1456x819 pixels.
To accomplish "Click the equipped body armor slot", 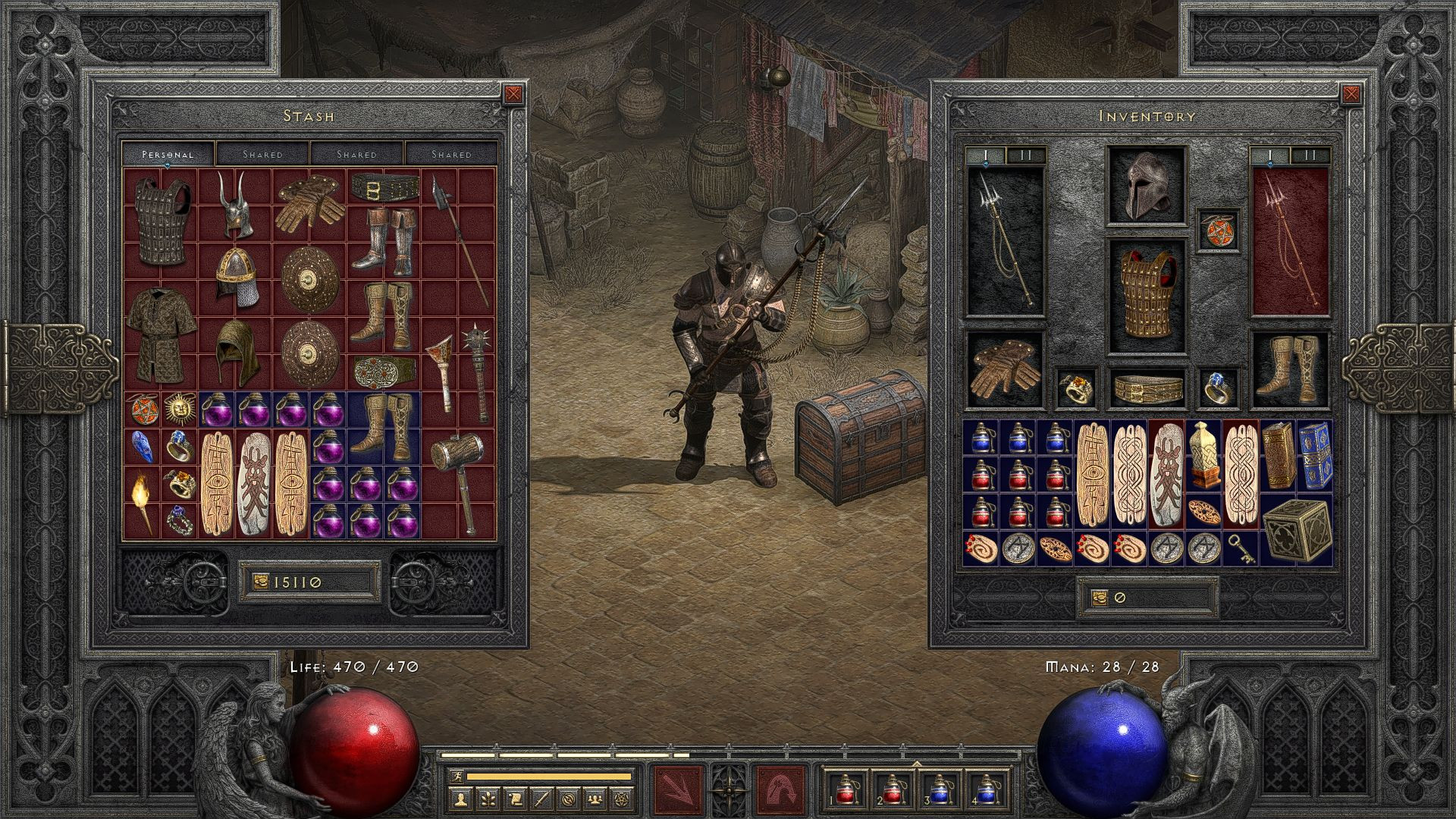I will pyautogui.click(x=1146, y=297).
